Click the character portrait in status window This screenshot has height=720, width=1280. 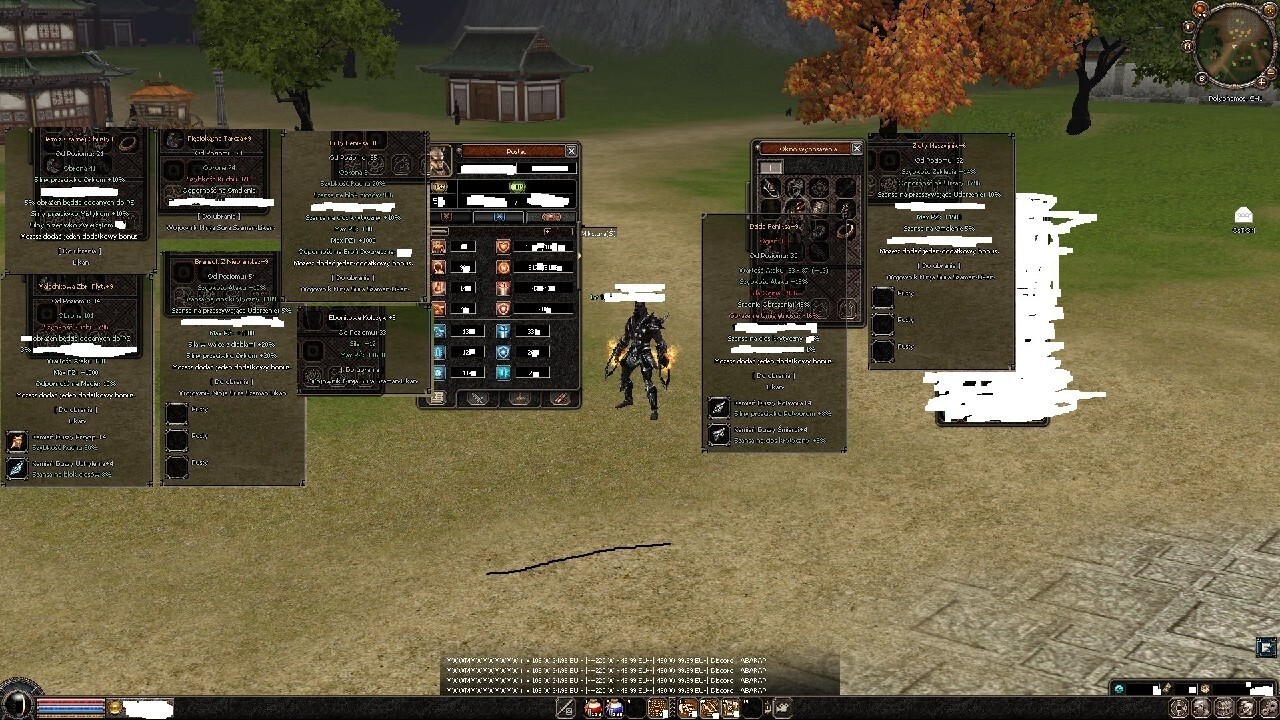(440, 161)
